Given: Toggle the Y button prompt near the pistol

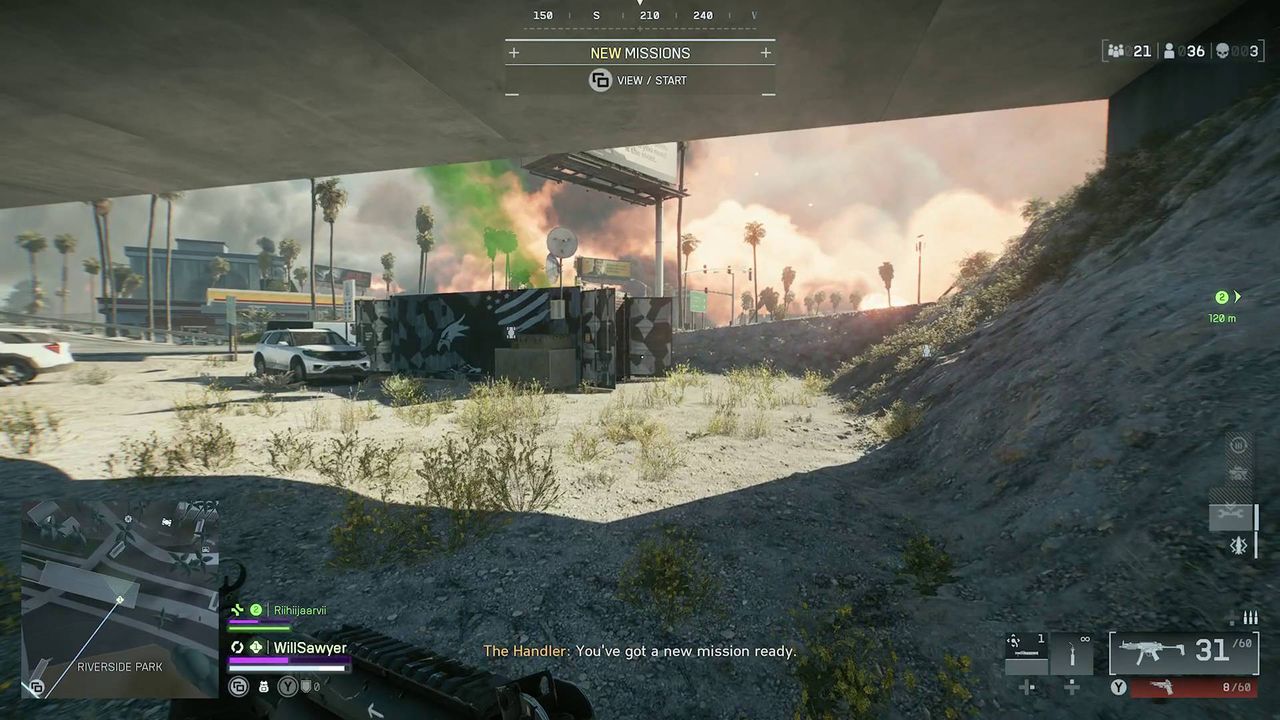Looking at the screenshot, I should point(1118,688).
